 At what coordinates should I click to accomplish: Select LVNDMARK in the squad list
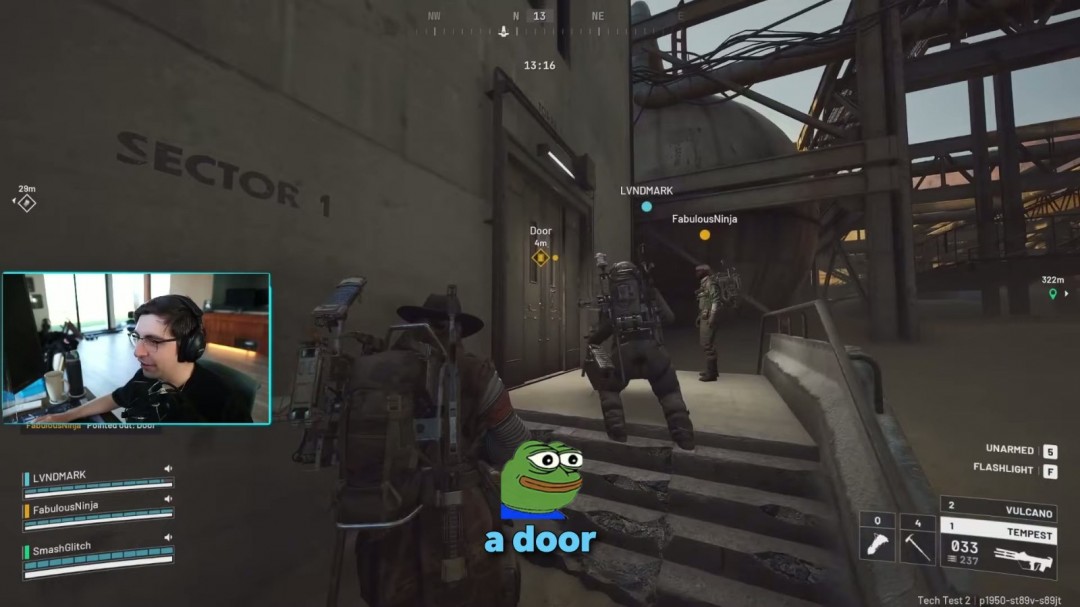click(60, 476)
